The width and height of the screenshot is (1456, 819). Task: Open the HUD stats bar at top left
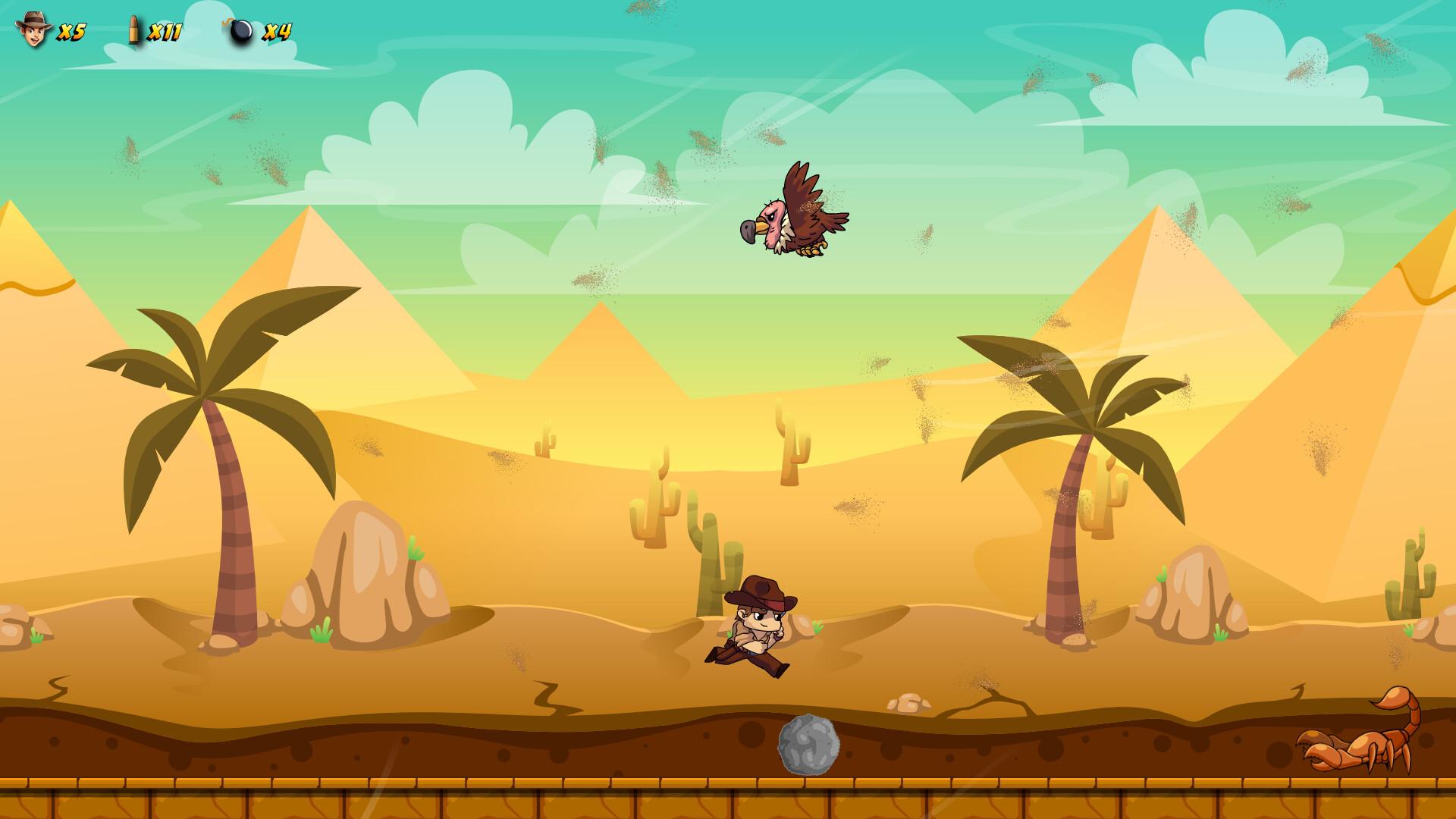coord(152,29)
